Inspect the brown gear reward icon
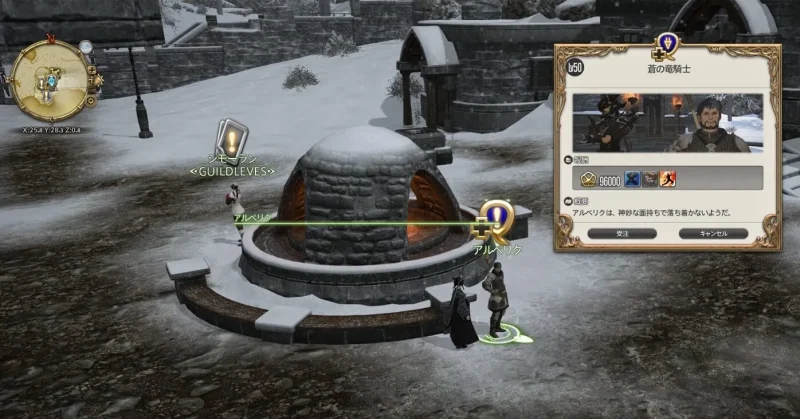The width and height of the screenshot is (800, 419). [649, 180]
